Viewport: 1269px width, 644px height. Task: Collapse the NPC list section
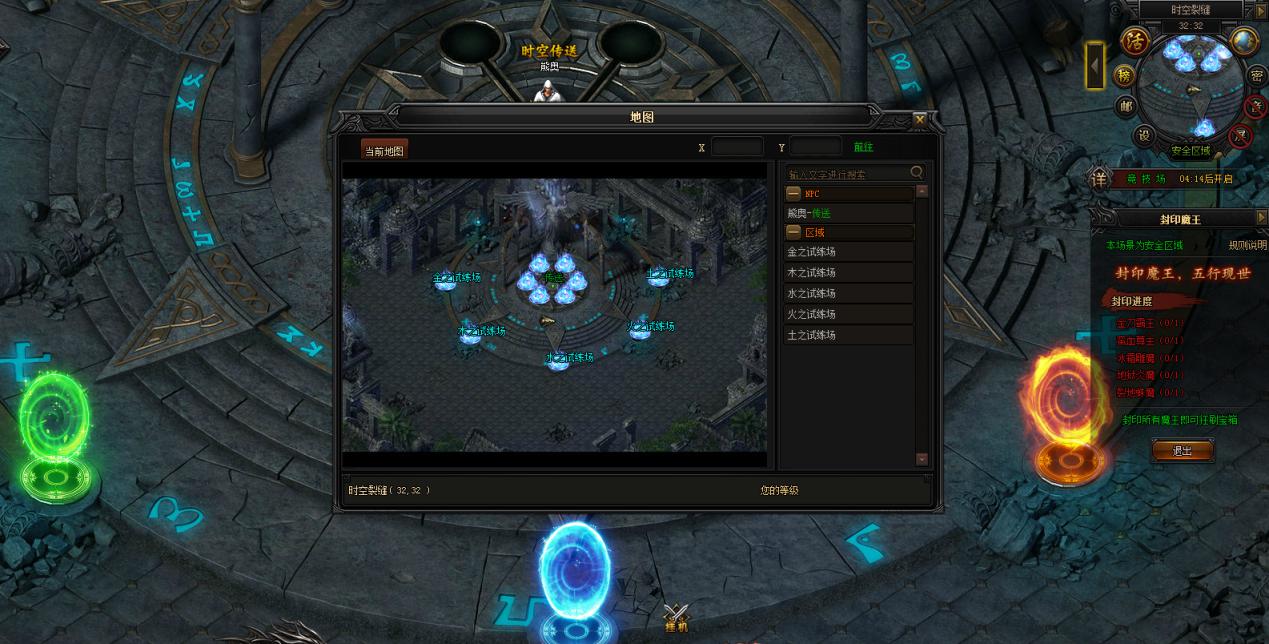(x=793, y=193)
